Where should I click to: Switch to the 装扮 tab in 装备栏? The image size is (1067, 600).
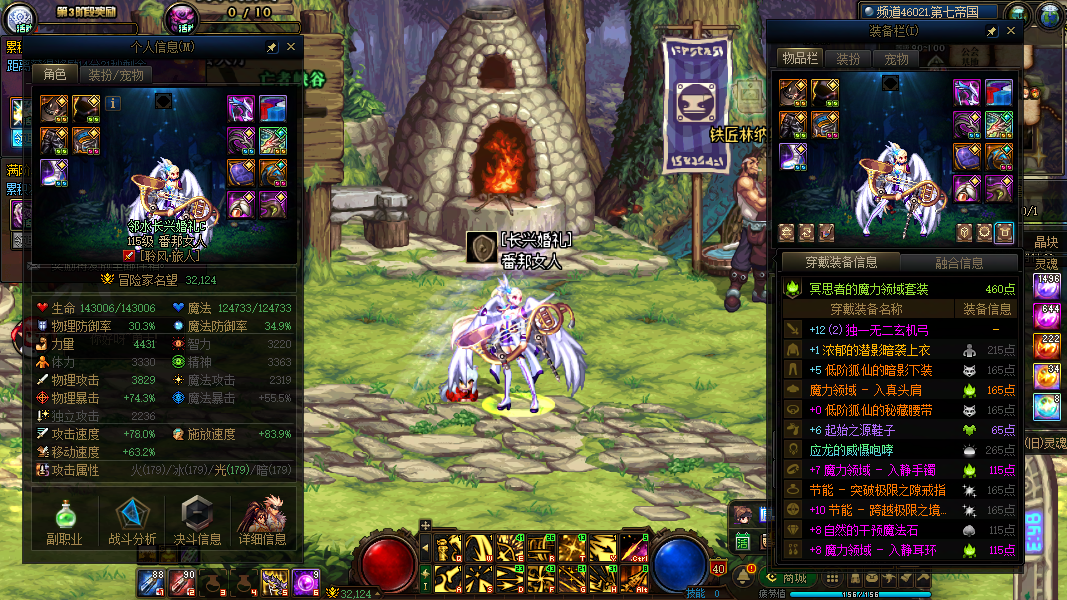(848, 59)
